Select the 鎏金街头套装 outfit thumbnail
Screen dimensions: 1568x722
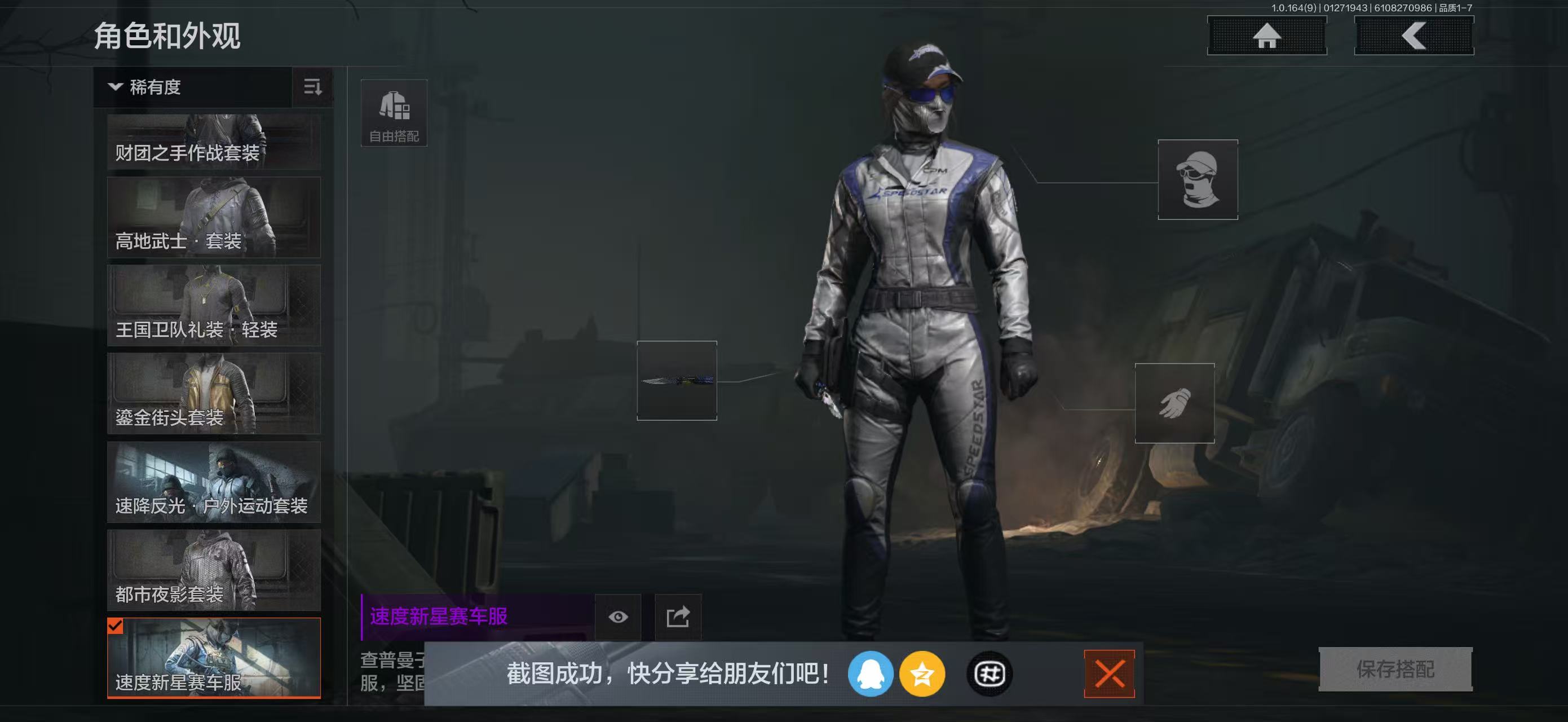tap(214, 393)
